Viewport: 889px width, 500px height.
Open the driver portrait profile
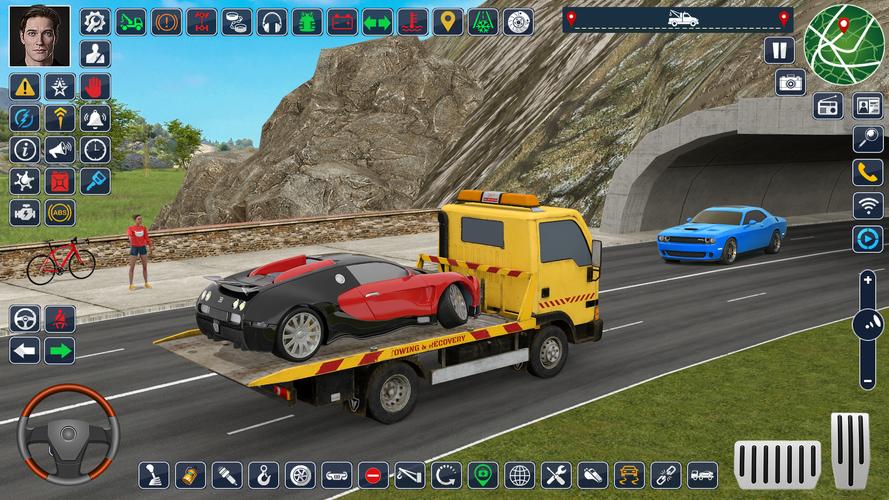pyautogui.click(x=40, y=36)
